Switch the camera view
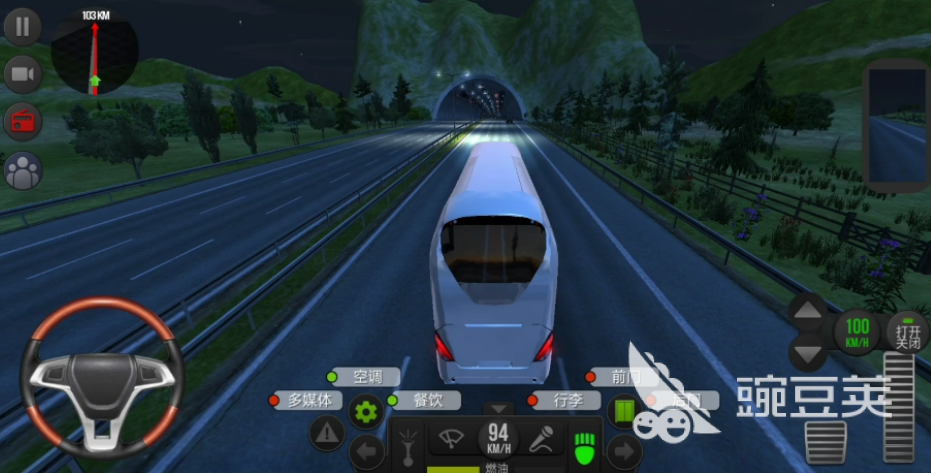Screen dimensions: 931x473 coord(22,74)
